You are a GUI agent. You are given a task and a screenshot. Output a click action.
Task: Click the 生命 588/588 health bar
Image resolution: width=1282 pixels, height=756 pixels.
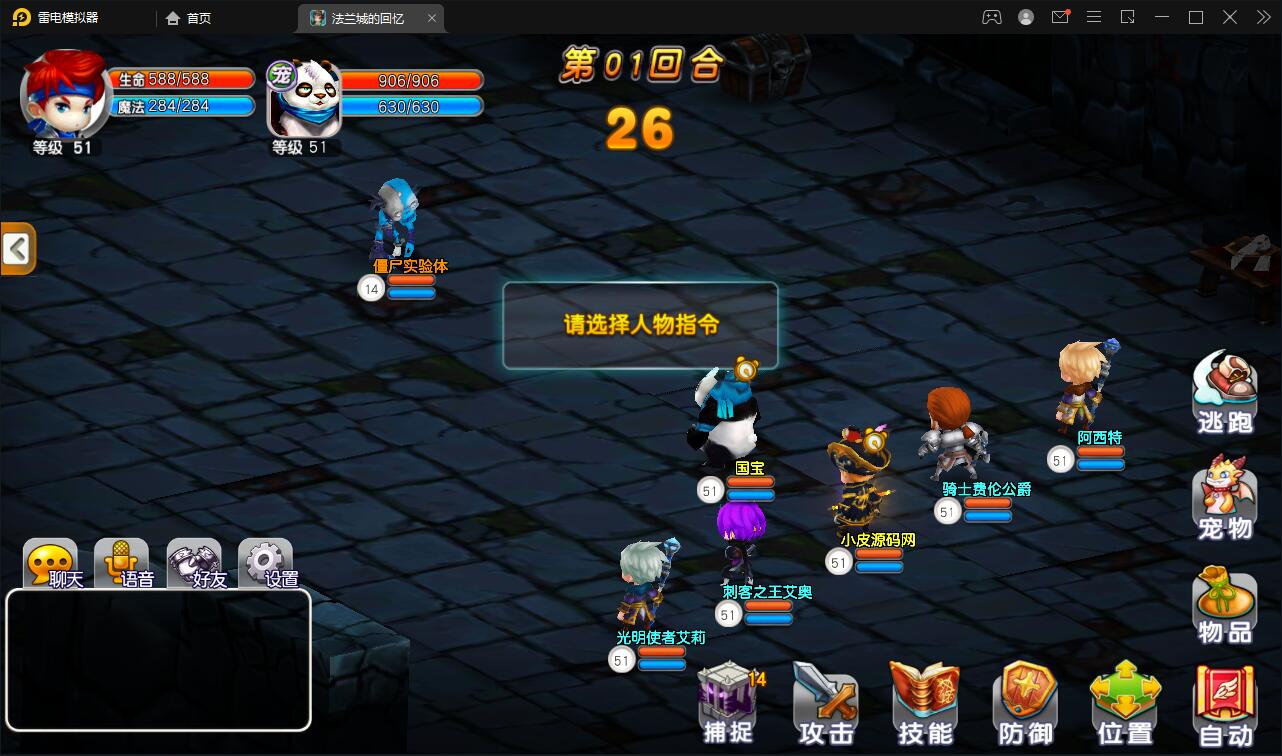tap(180, 77)
